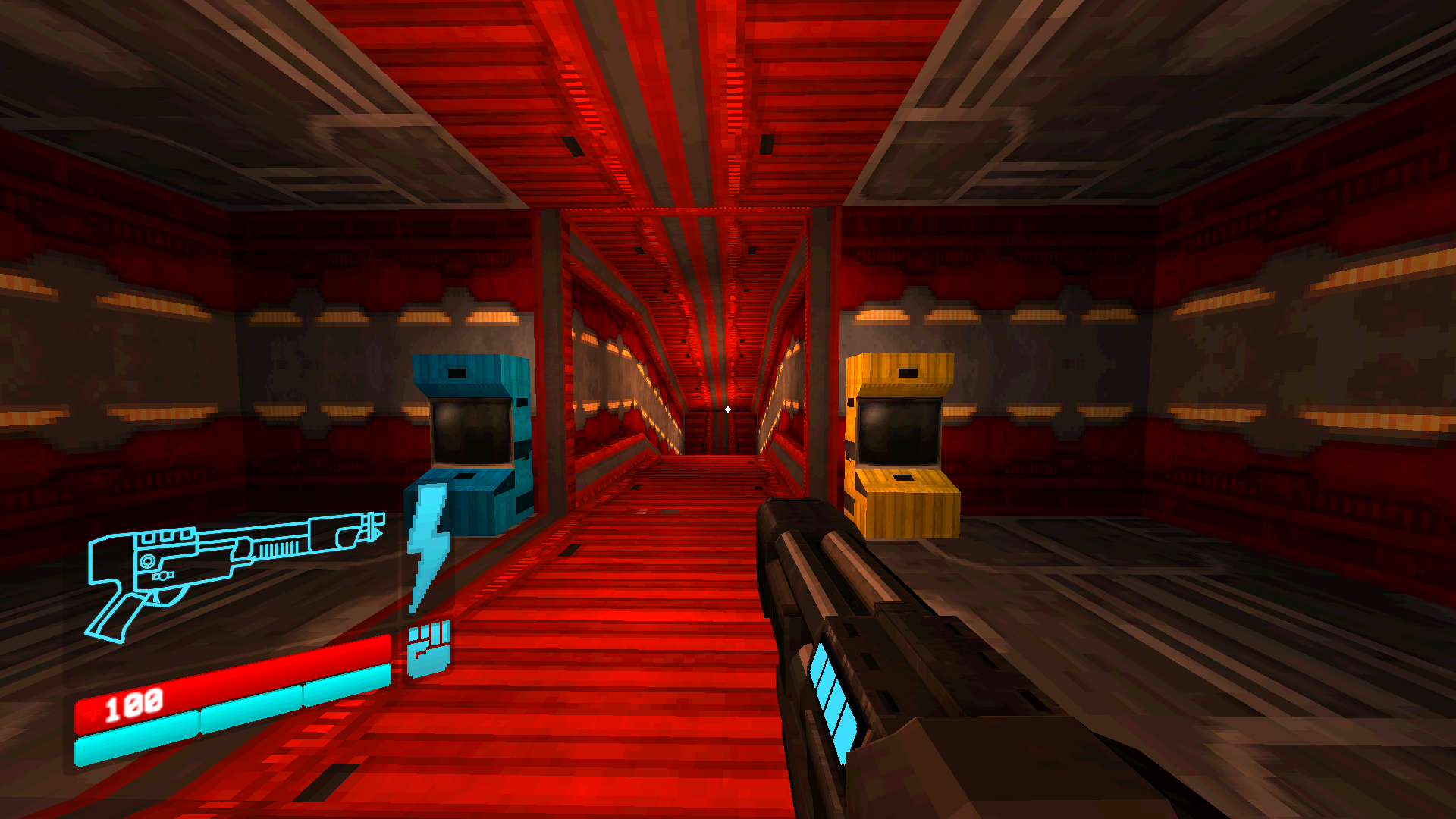1456x819 pixels.
Task: Click the +100 health indicator
Action: tap(133, 705)
